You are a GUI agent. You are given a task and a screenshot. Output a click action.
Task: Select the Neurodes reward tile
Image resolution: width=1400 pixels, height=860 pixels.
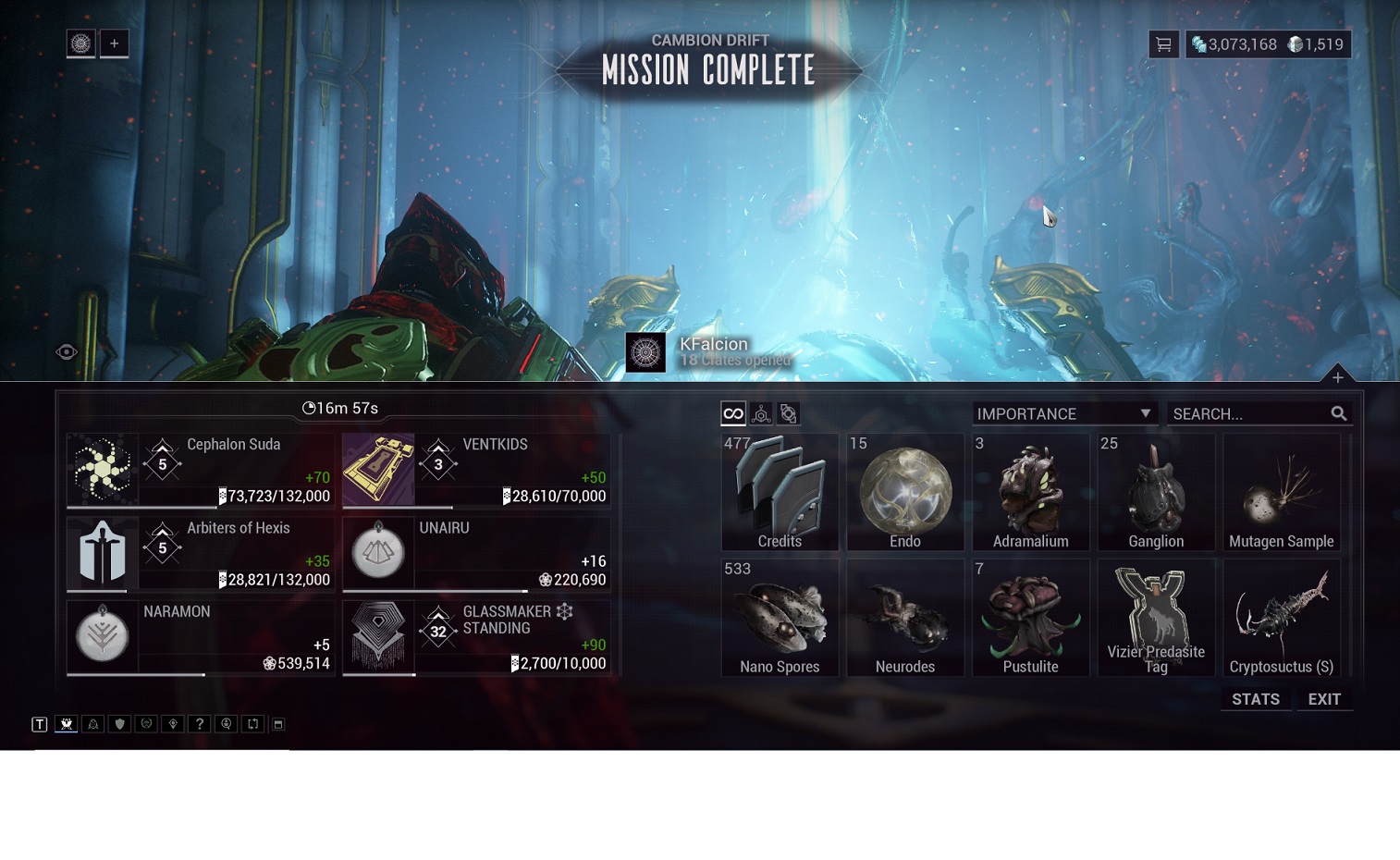(x=905, y=617)
